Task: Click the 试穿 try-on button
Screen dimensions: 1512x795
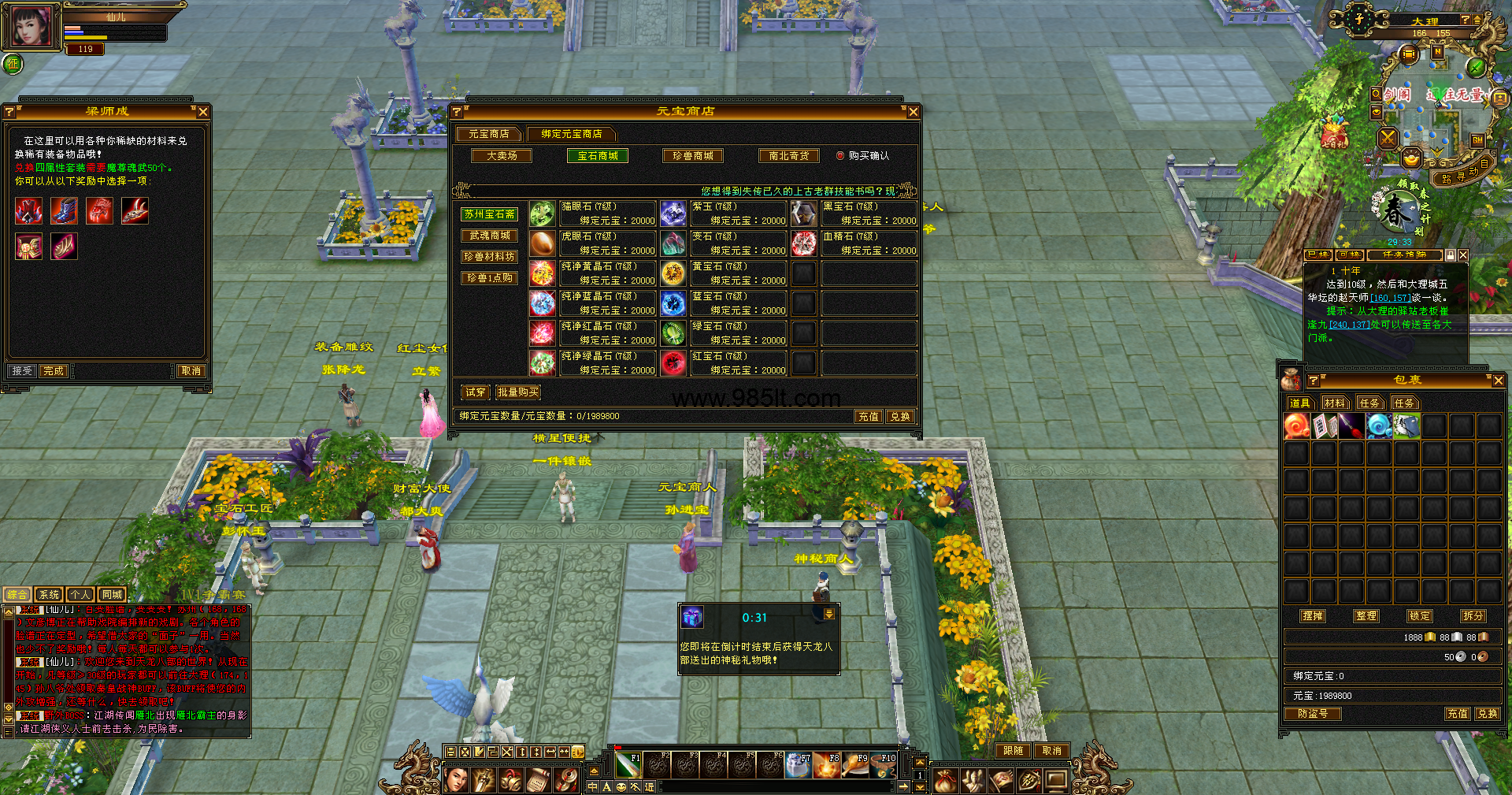Action: [x=476, y=392]
